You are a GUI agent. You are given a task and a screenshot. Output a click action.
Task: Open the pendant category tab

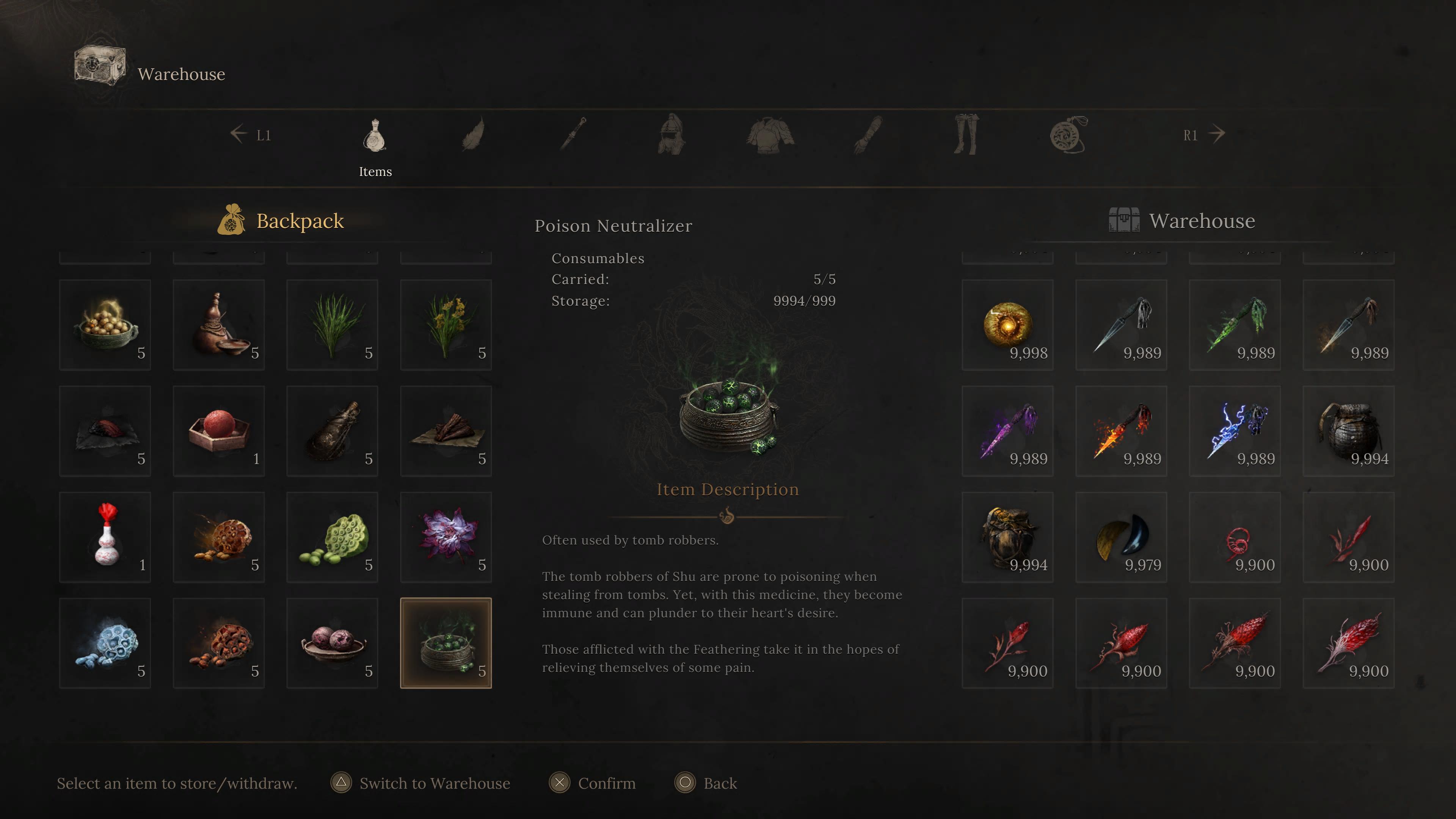pyautogui.click(x=1068, y=135)
